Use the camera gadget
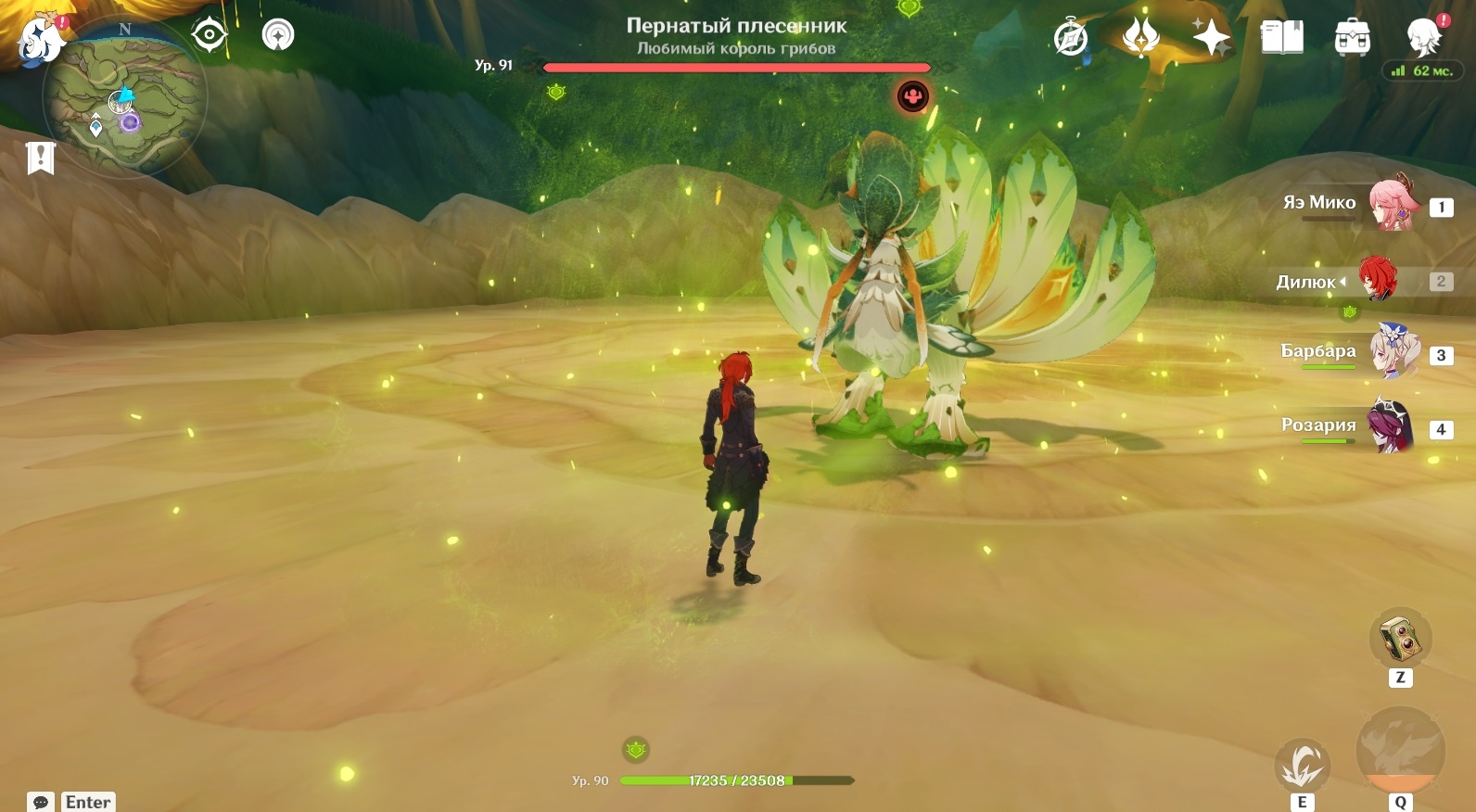Screen dimensions: 1476x812 click(1400, 639)
